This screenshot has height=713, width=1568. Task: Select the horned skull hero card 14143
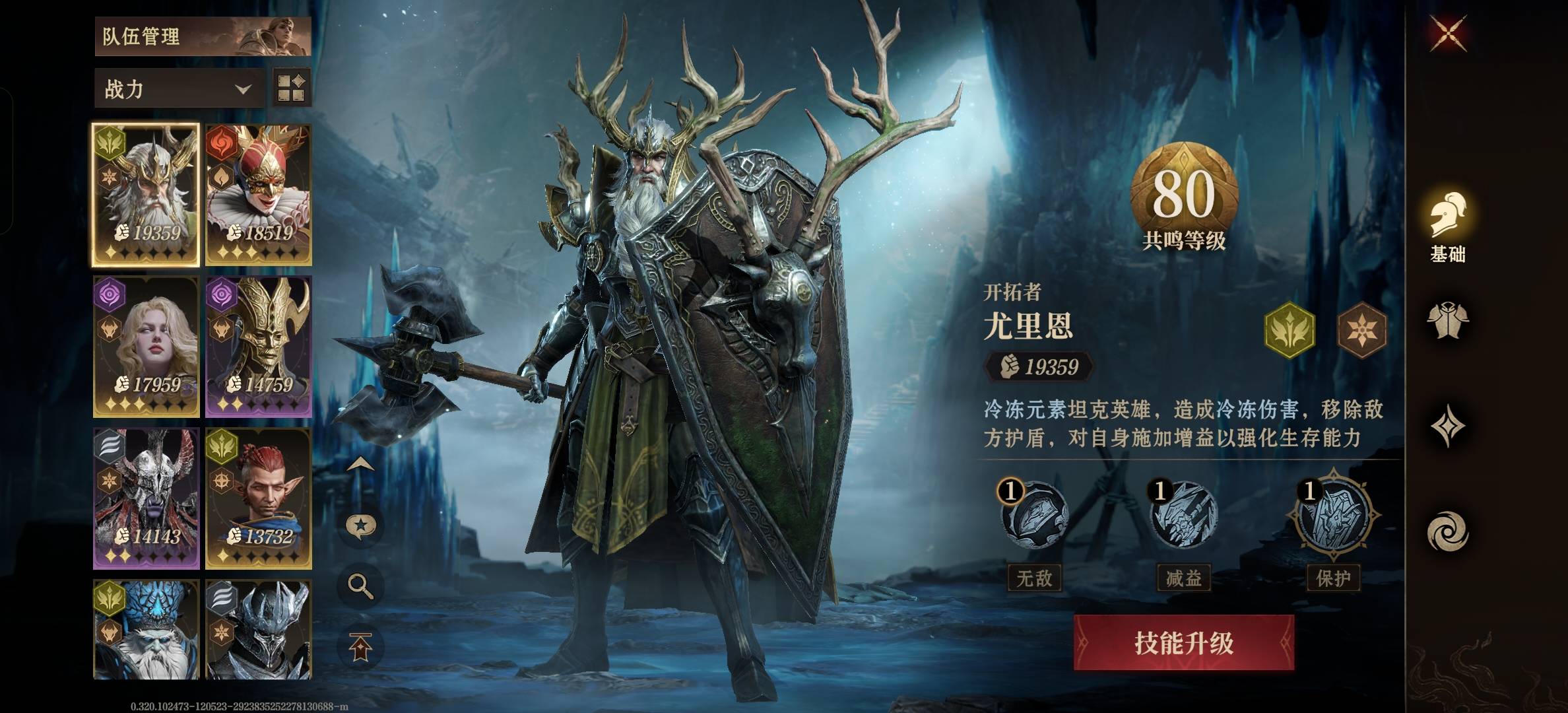click(x=146, y=498)
